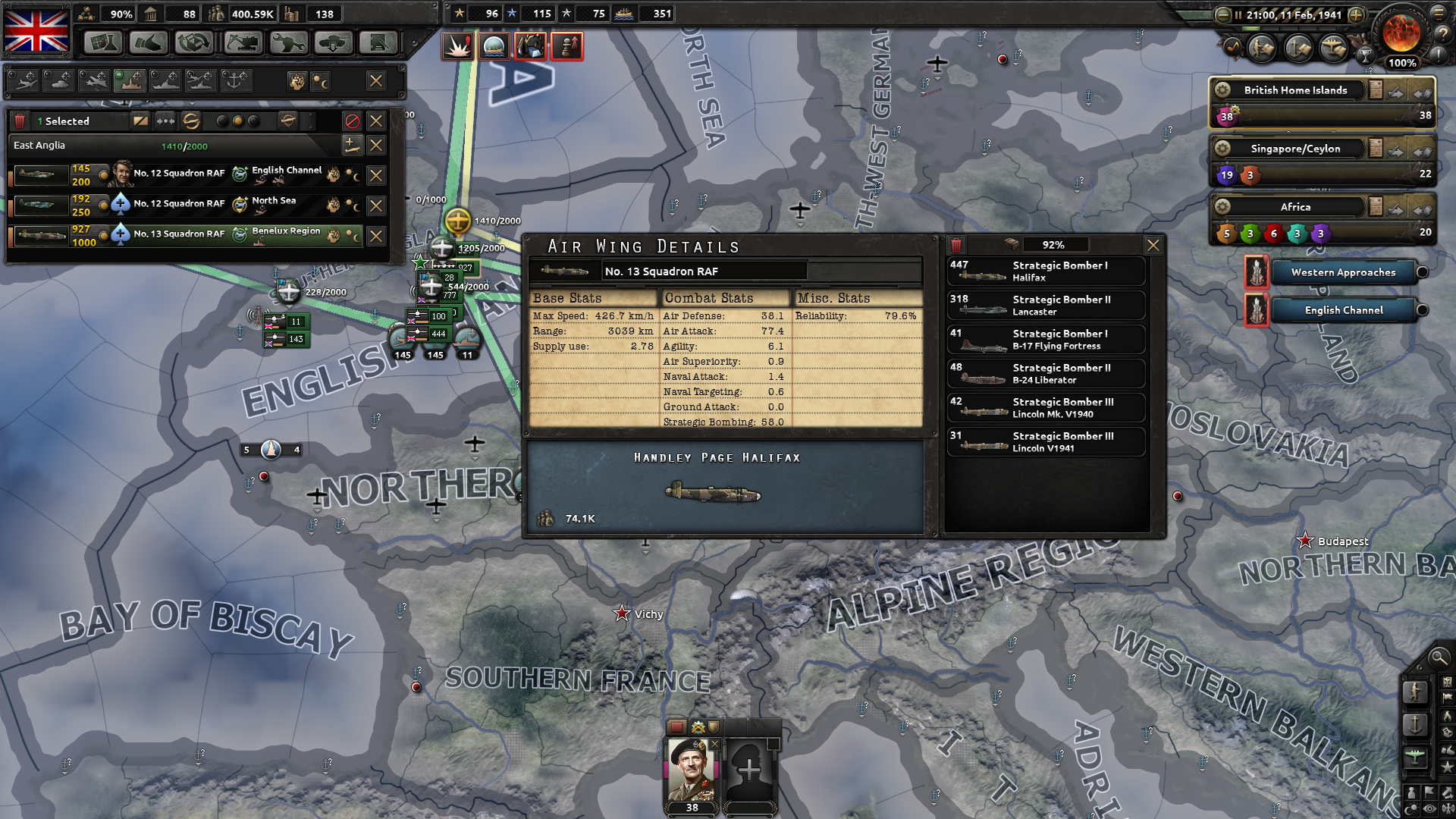Screen dimensions: 1456x819
Task: Switch to the English Channel naval theater entry
Action: click(x=1343, y=309)
